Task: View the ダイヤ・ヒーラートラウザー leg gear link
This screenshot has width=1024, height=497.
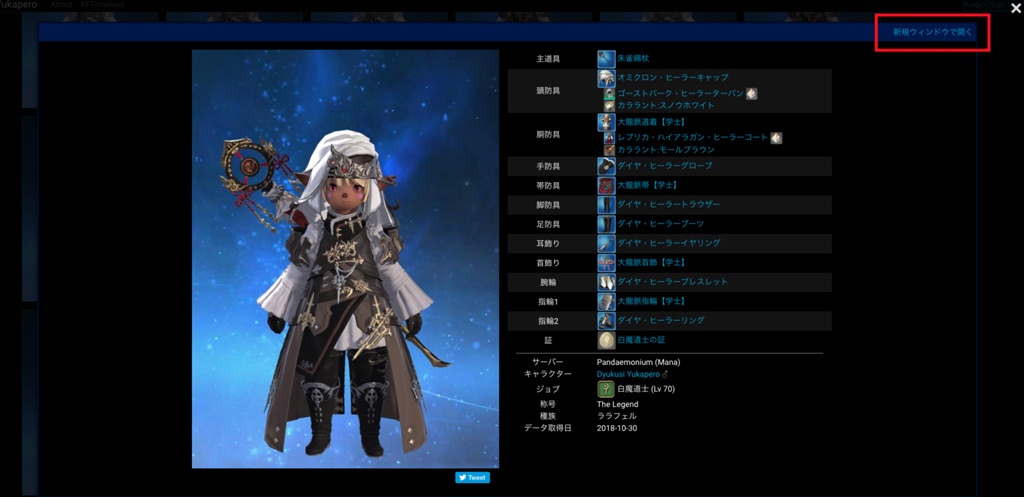Action: (x=668, y=205)
